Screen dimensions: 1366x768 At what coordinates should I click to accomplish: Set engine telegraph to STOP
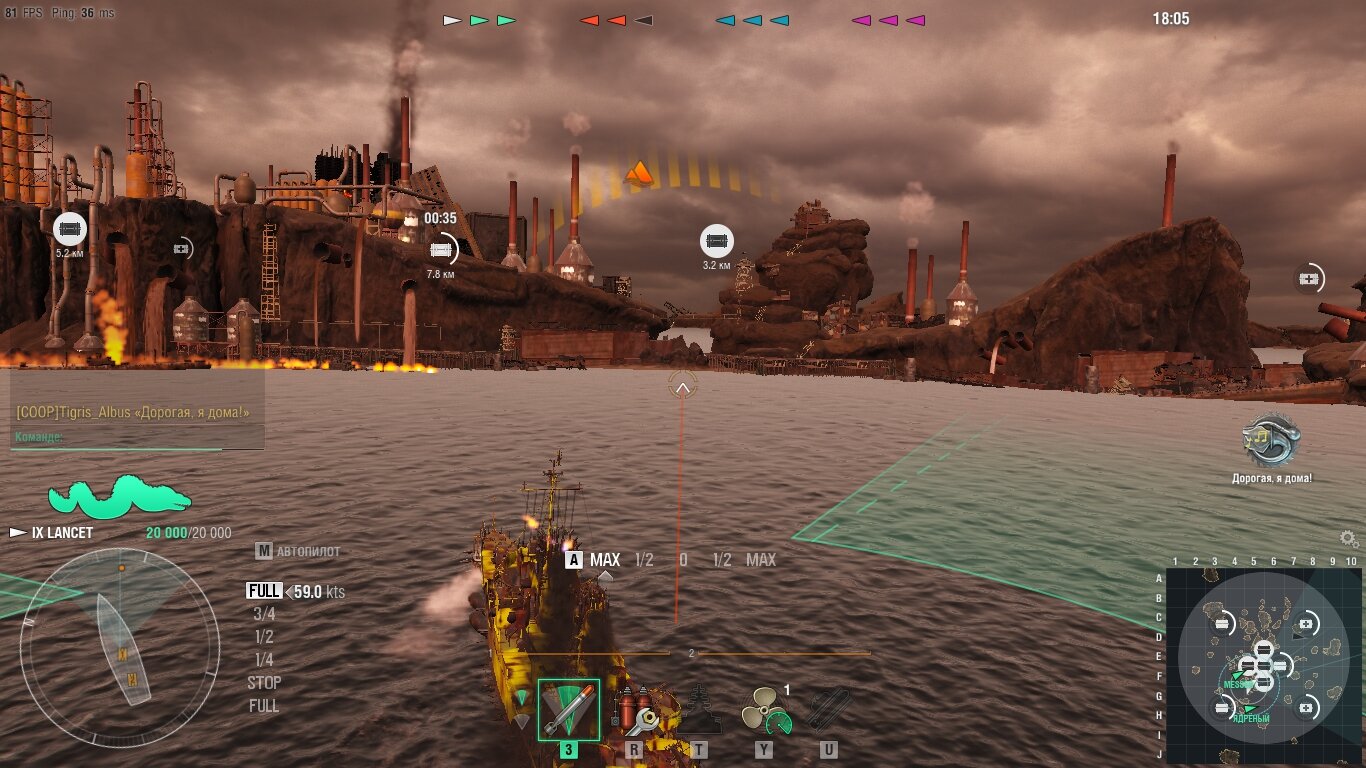tap(264, 683)
